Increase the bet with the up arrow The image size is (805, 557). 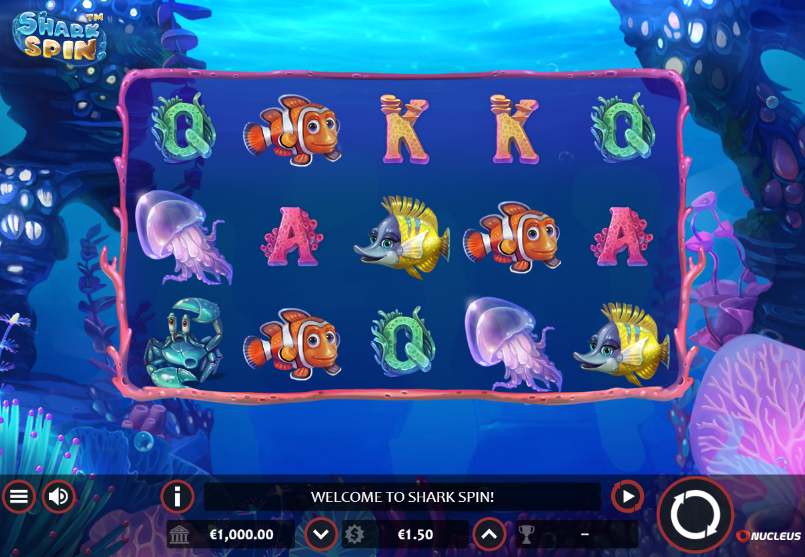[487, 534]
